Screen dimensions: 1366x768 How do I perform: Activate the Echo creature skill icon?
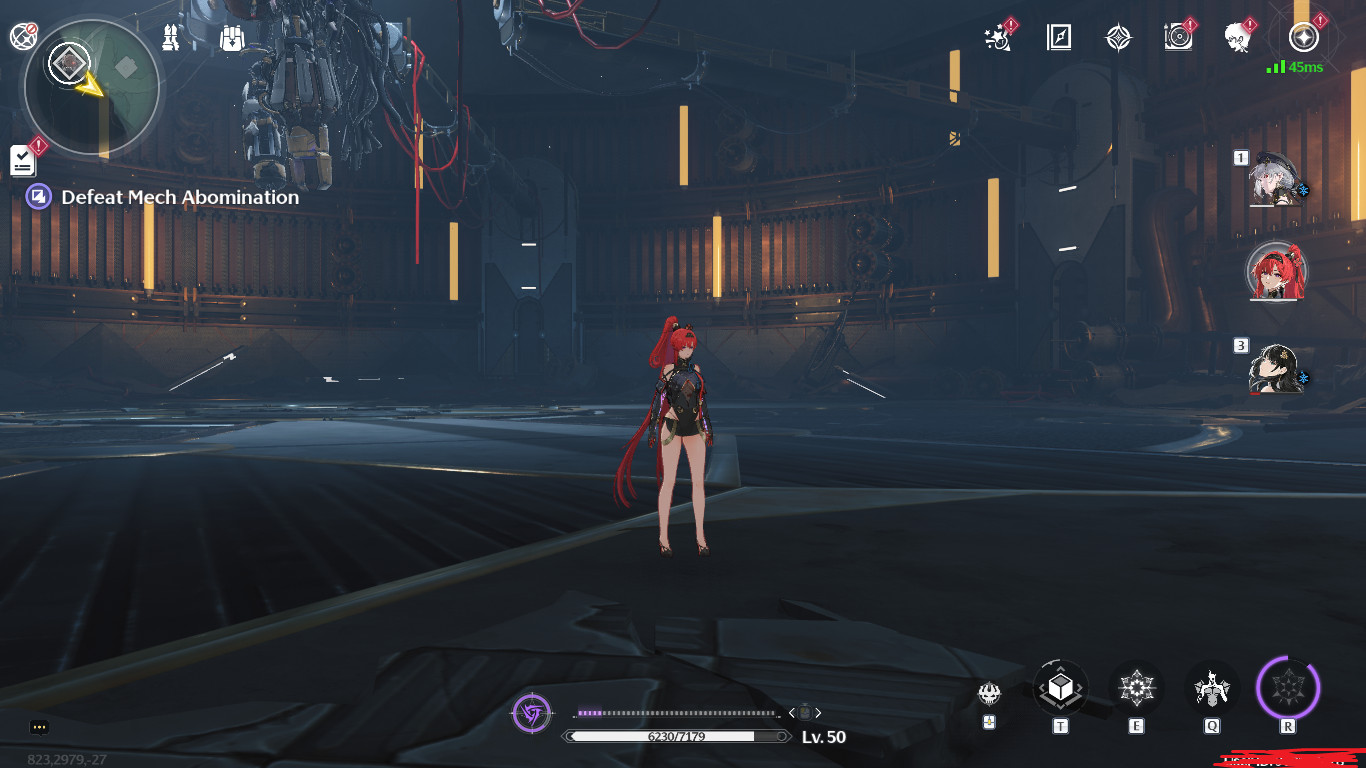pos(1212,688)
